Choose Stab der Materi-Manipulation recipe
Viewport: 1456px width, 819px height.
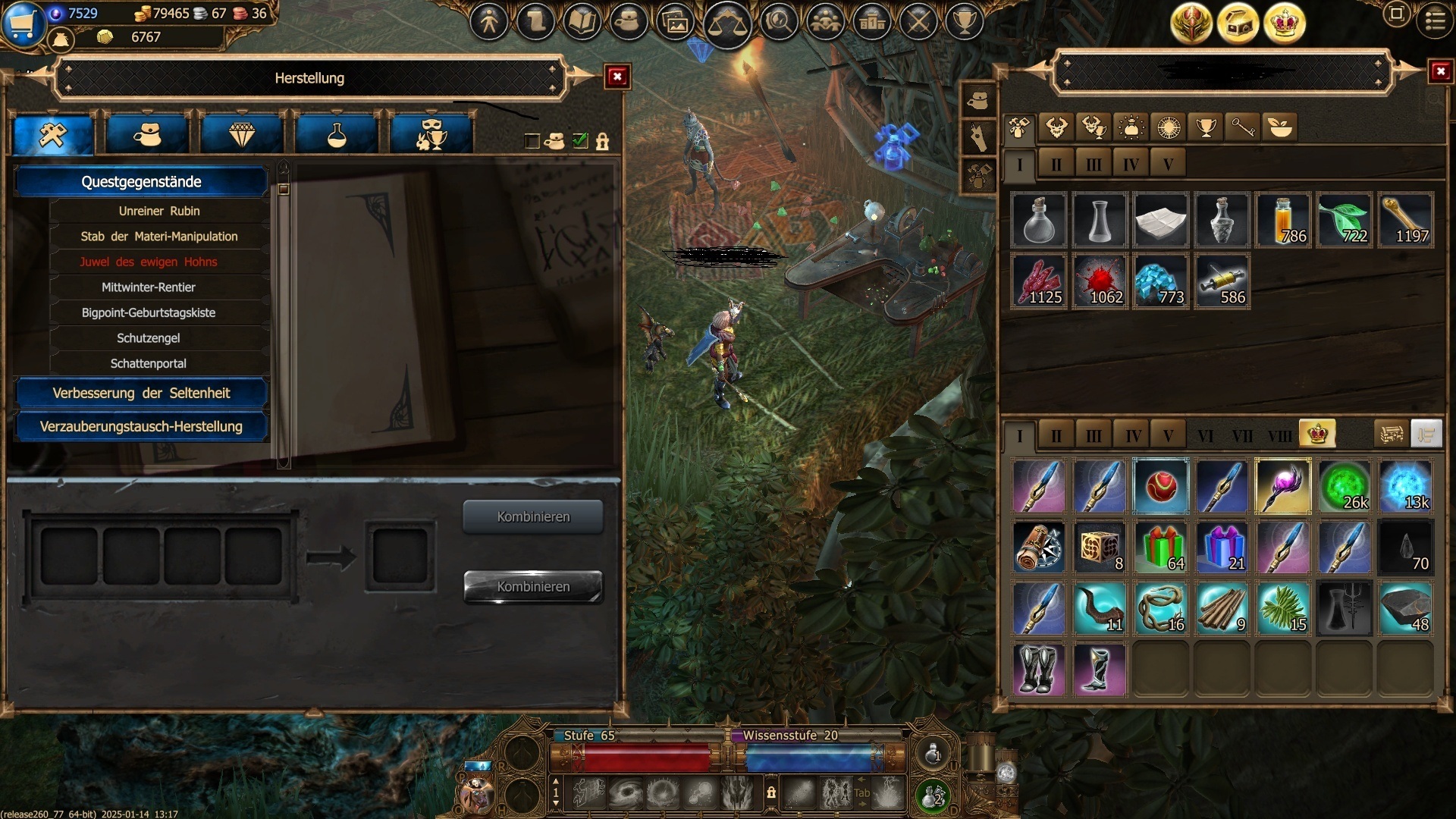coord(159,237)
